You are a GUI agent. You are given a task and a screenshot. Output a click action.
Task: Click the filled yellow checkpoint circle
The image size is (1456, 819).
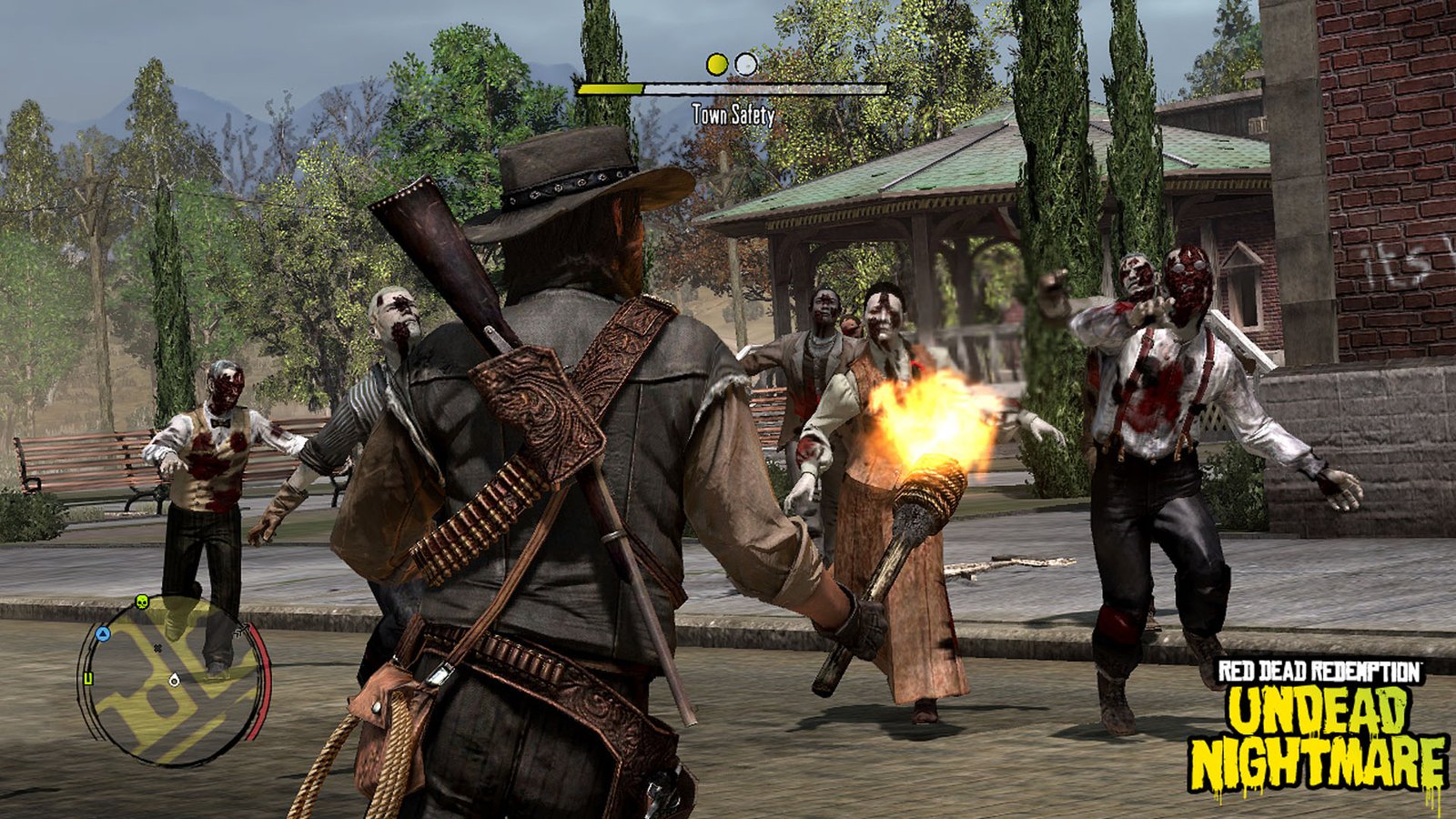coord(716,64)
